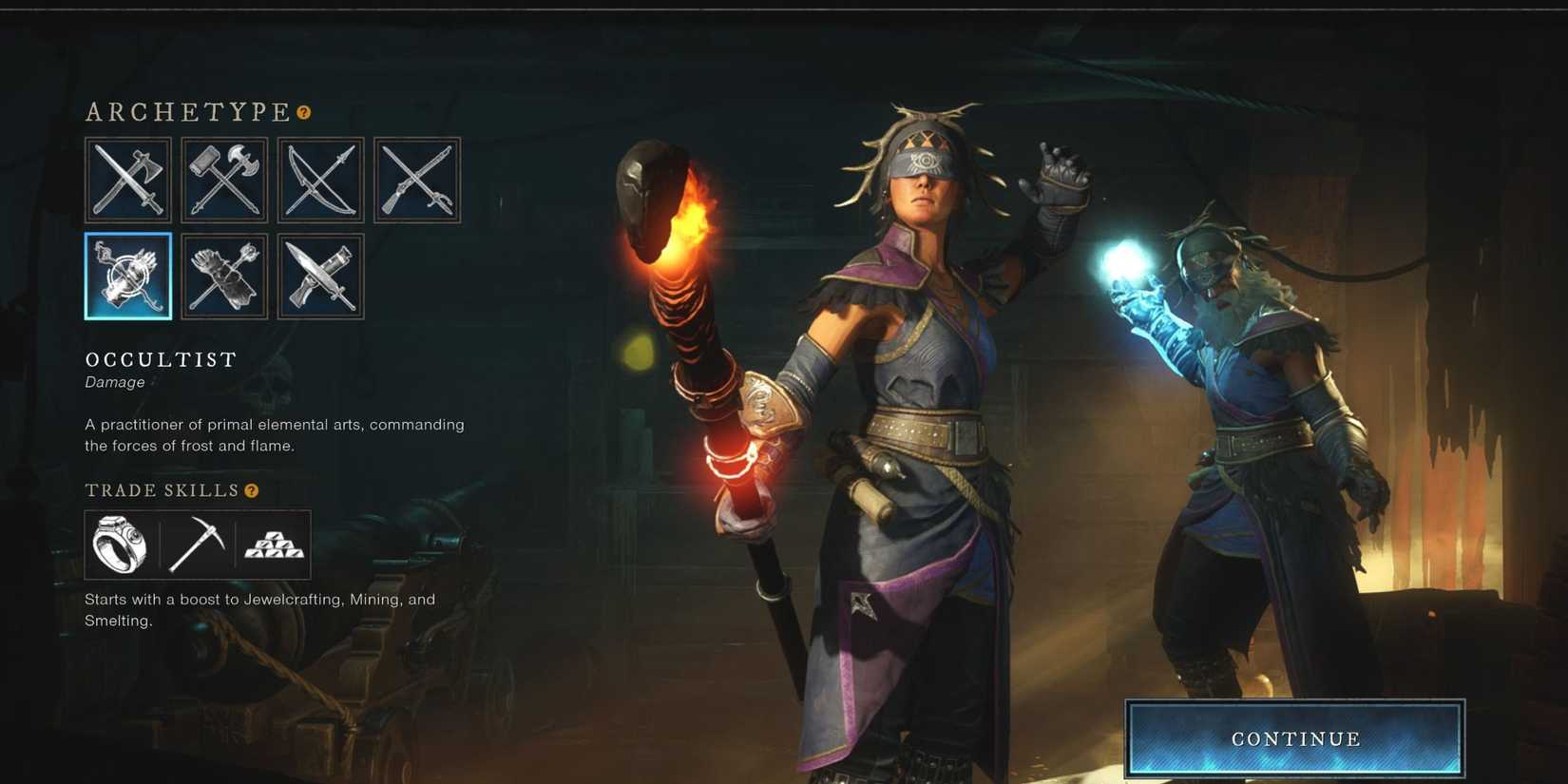Open the Archetype help question mark

[302, 112]
